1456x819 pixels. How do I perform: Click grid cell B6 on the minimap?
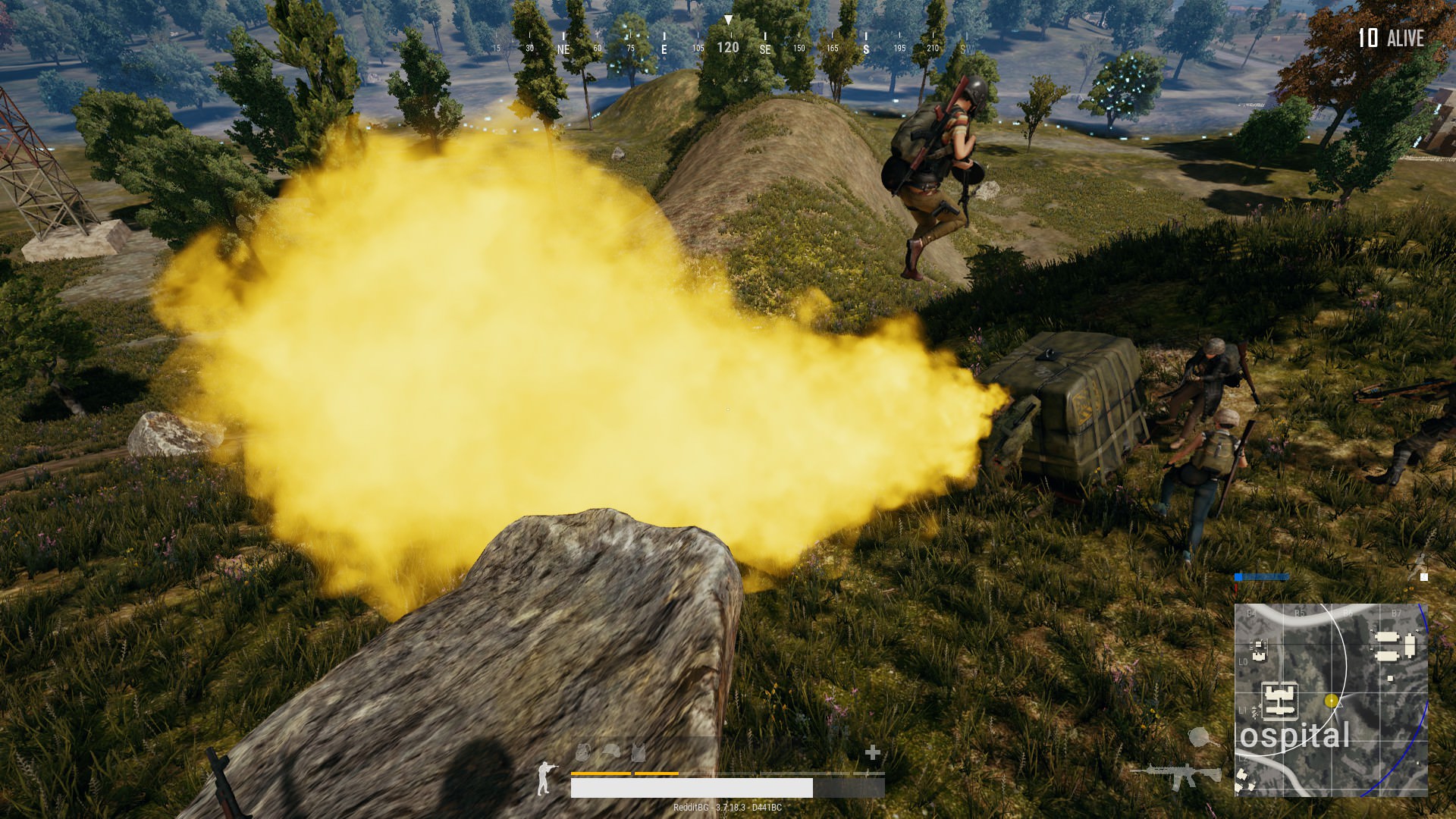tap(1347, 613)
